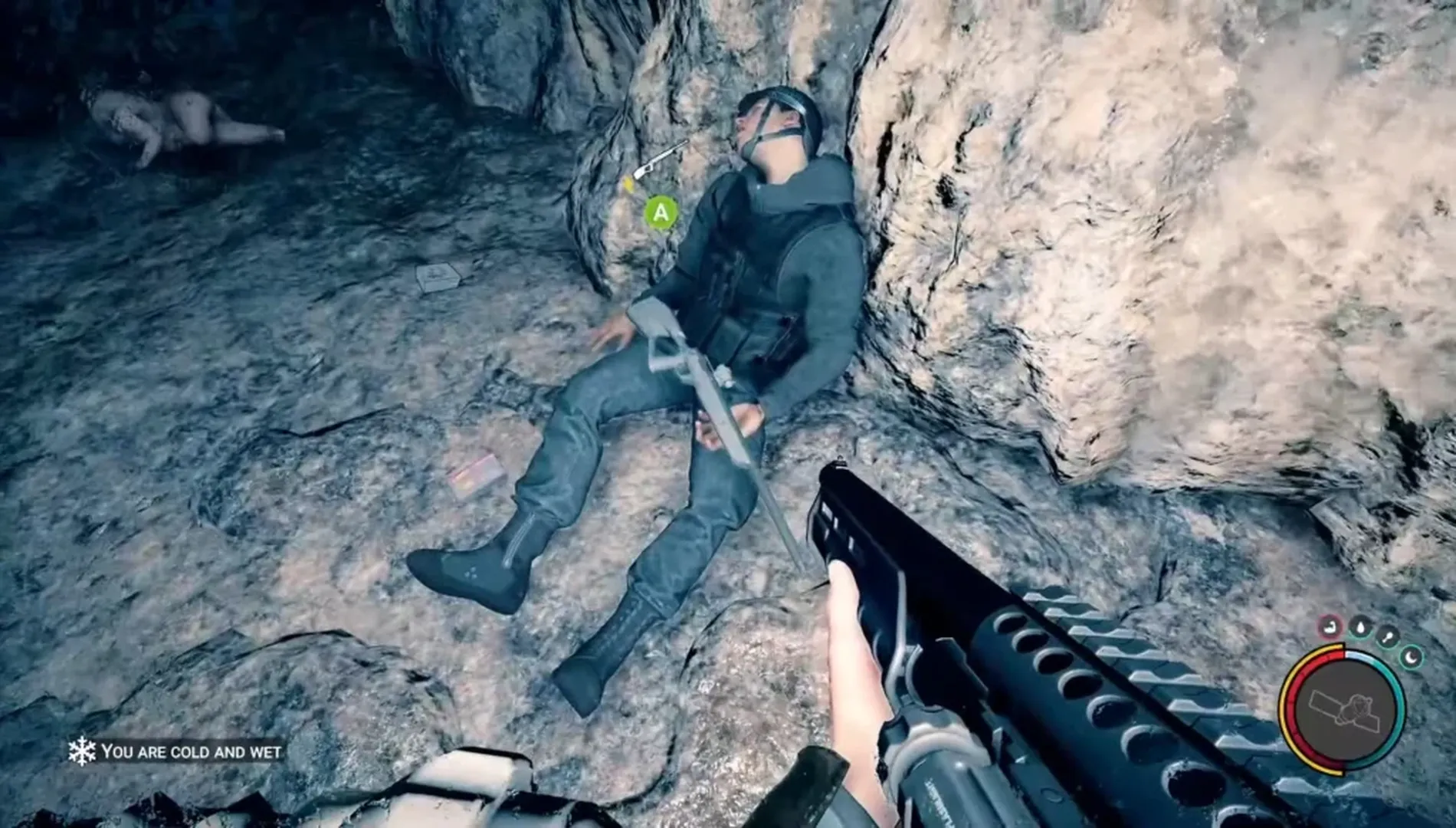
Task: Select the 'You are cold and wet' status message
Action: [x=192, y=753]
